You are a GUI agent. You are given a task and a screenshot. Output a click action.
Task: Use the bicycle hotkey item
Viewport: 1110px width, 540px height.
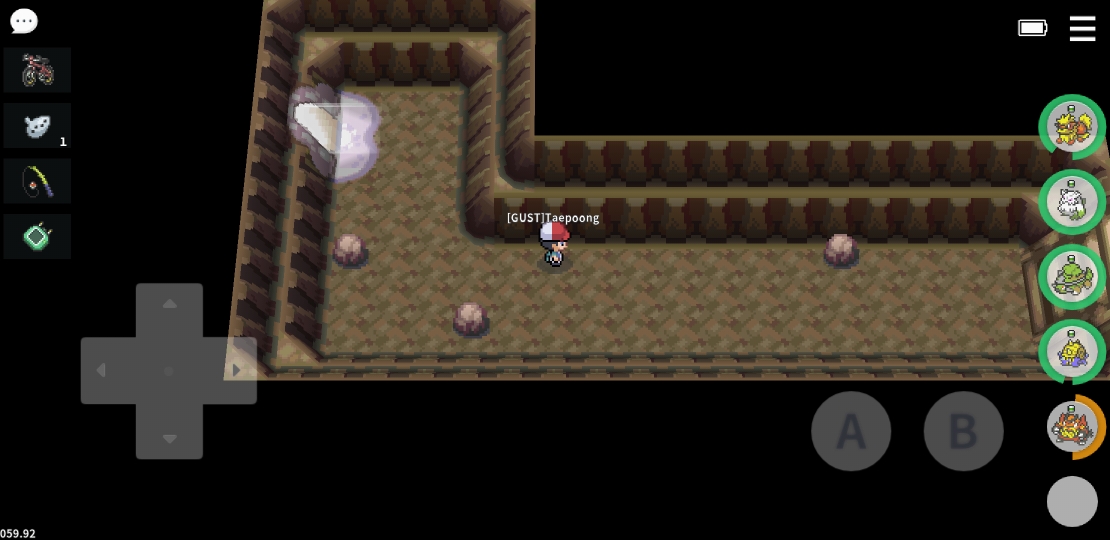pyautogui.click(x=37, y=70)
